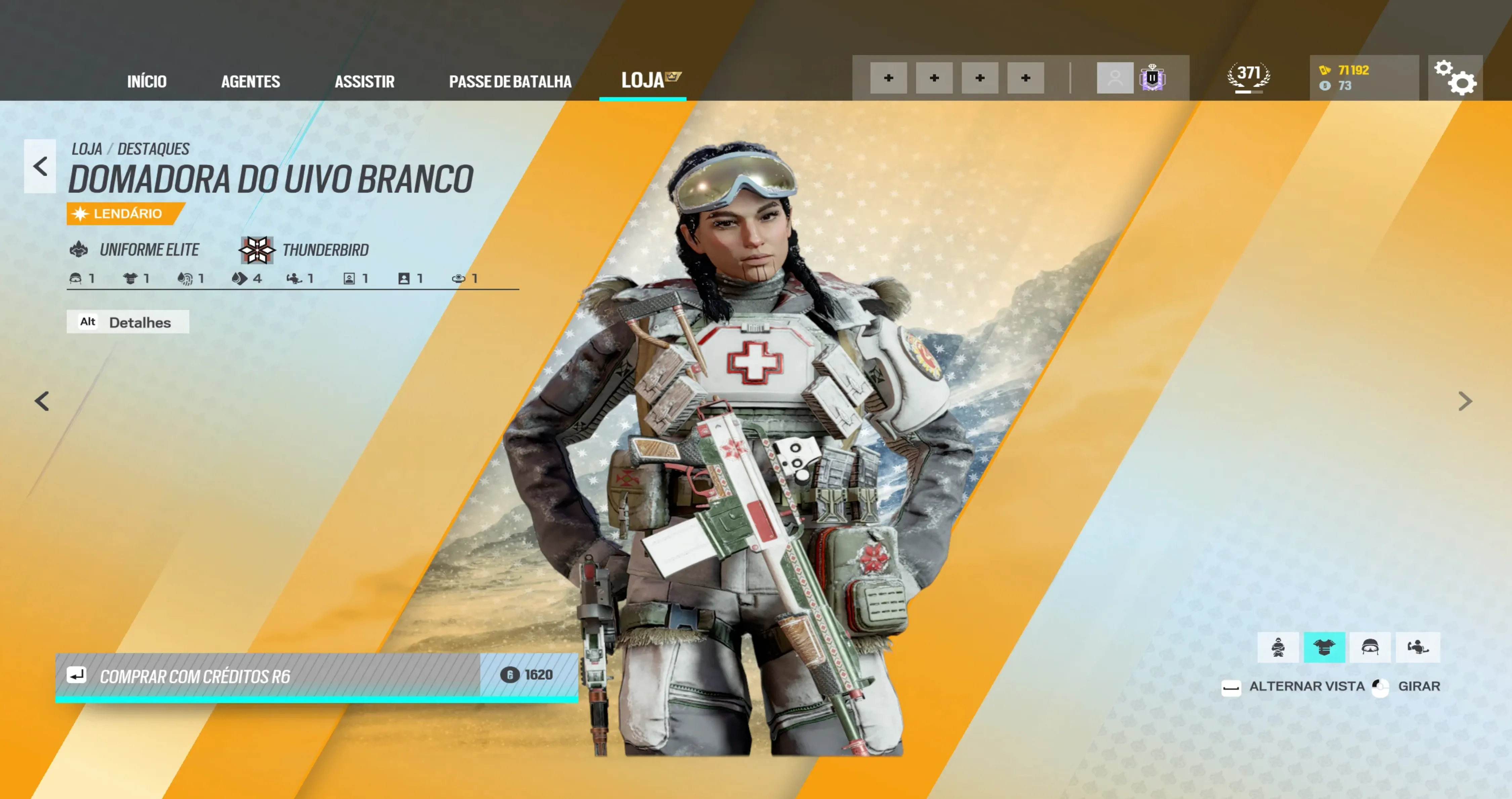The height and width of the screenshot is (799, 1512).
Task: Open the Início tab
Action: pos(147,81)
